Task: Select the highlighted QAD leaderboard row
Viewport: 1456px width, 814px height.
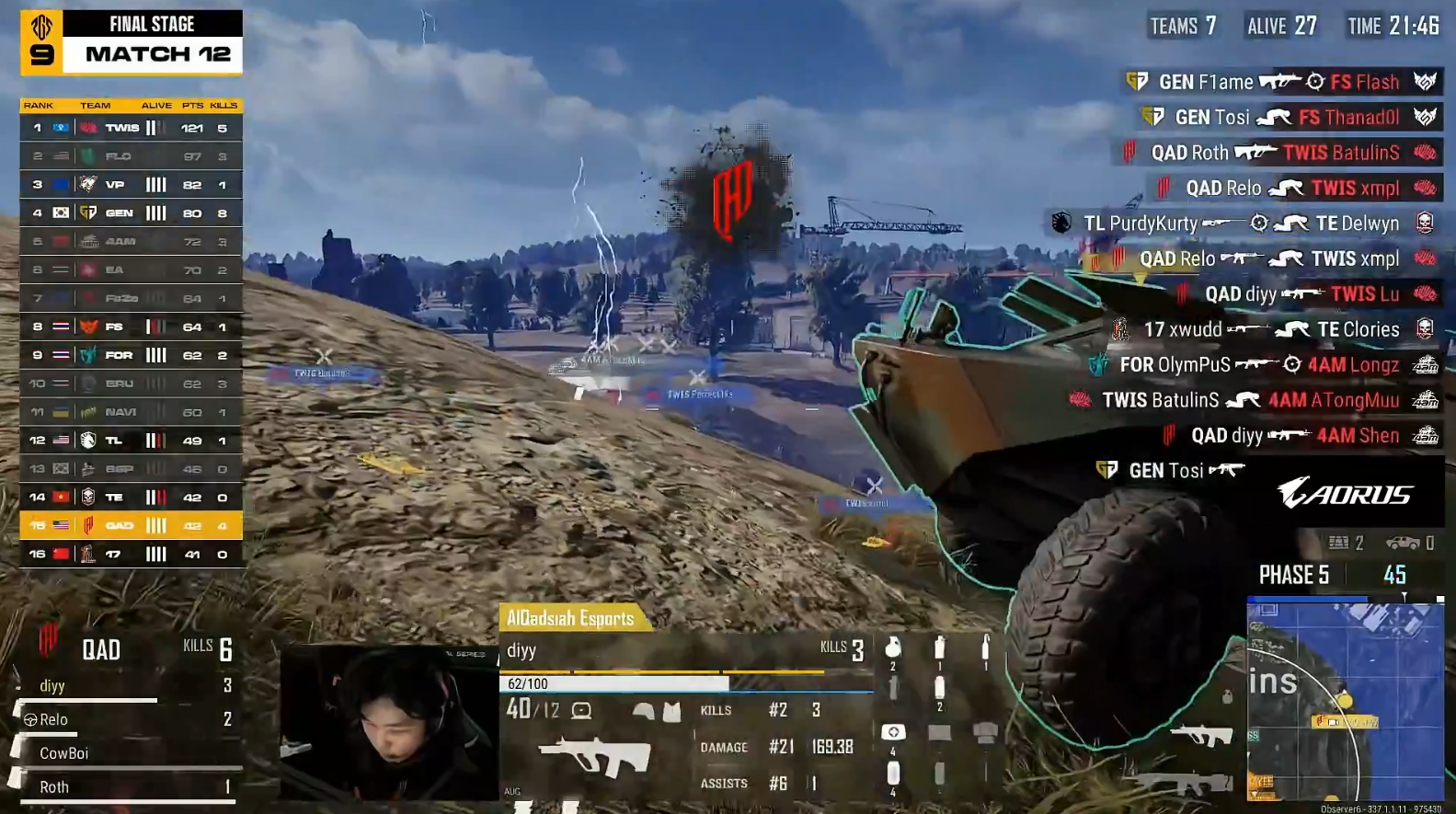Action: click(131, 526)
